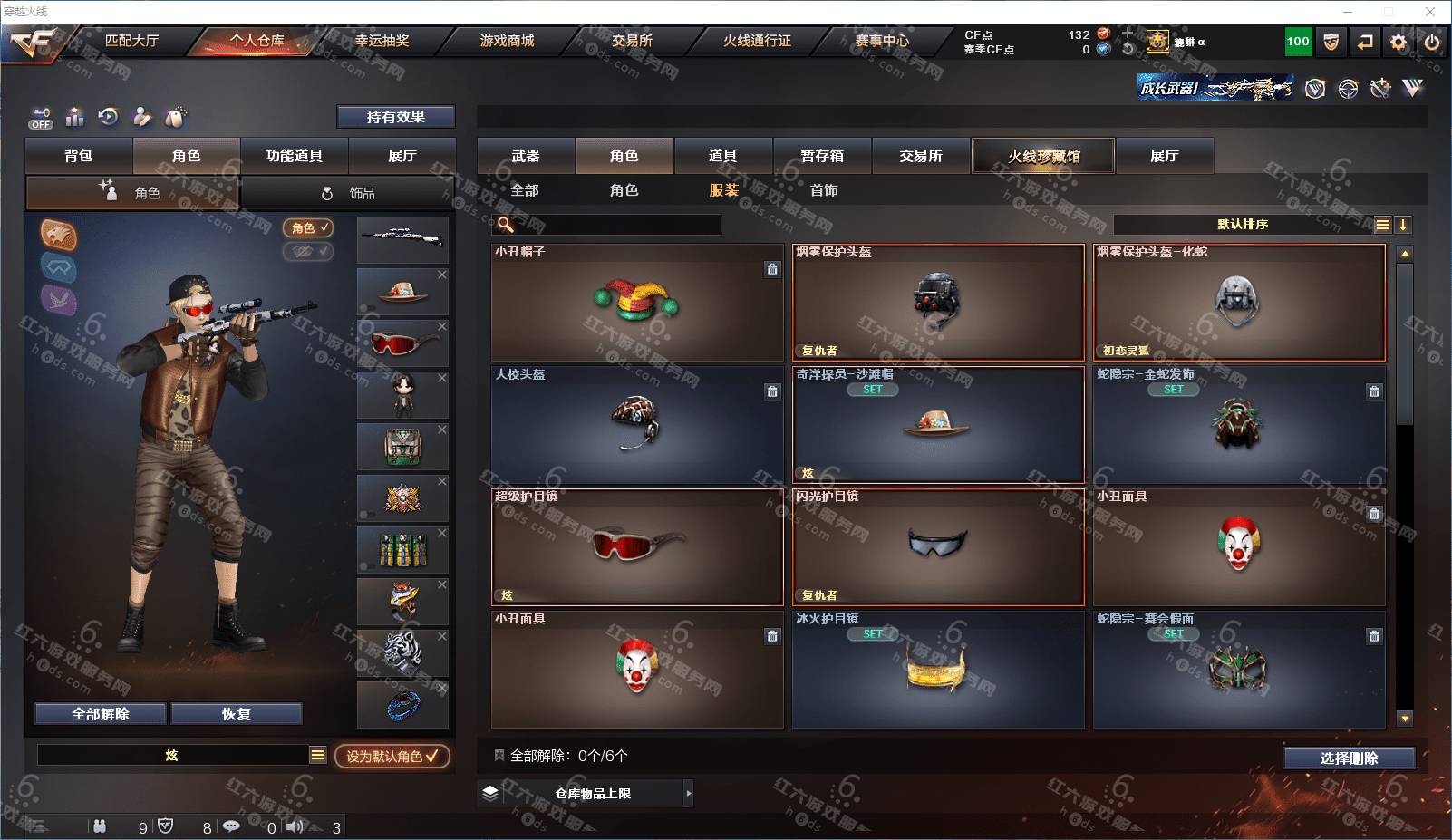Viewport: 1452px width, 840px height.
Task: Filter by 首饰 jewelry category
Action: (824, 190)
